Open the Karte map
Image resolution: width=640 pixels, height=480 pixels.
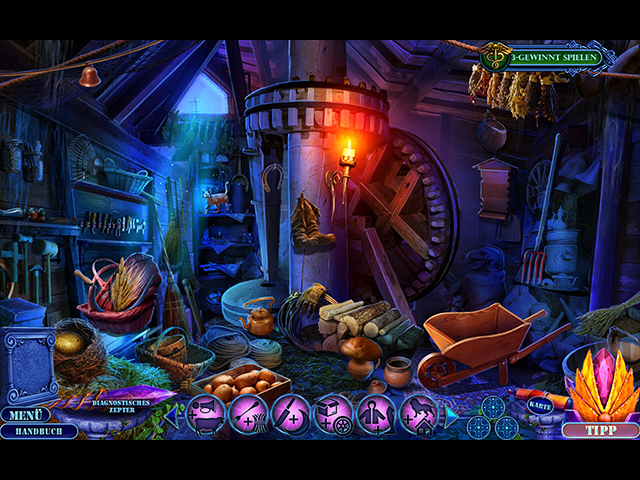pyautogui.click(x=536, y=407)
